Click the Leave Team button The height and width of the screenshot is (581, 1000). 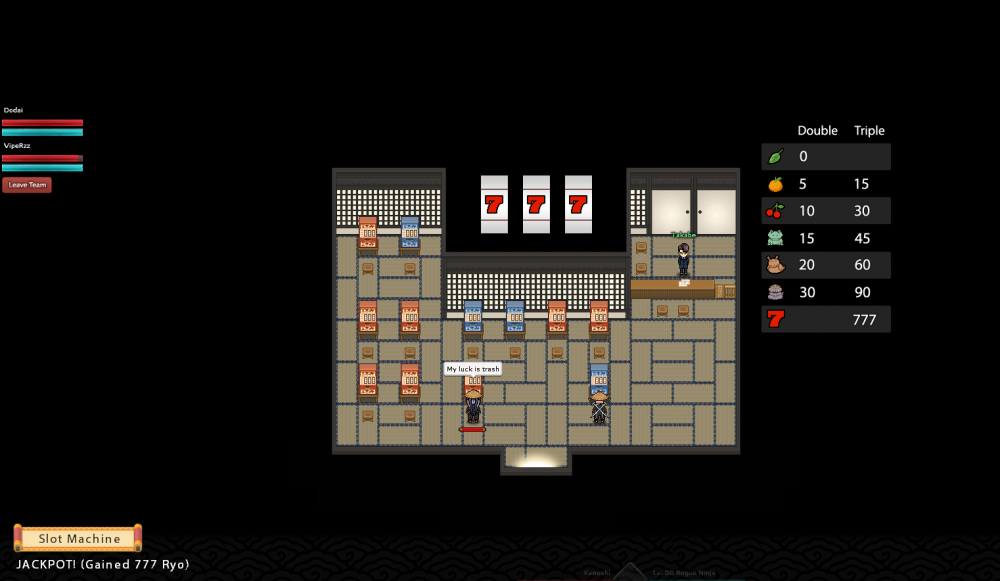click(26, 185)
